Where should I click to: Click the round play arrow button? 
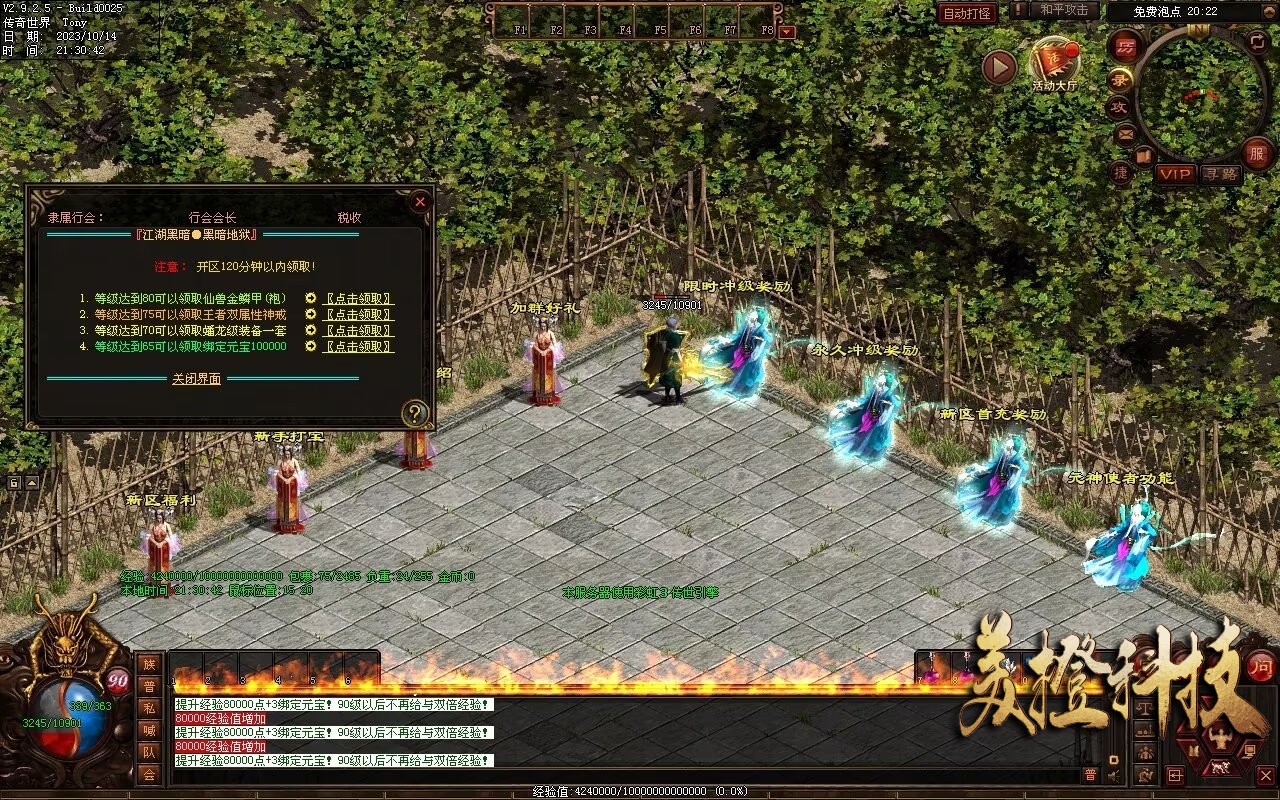pos(999,68)
